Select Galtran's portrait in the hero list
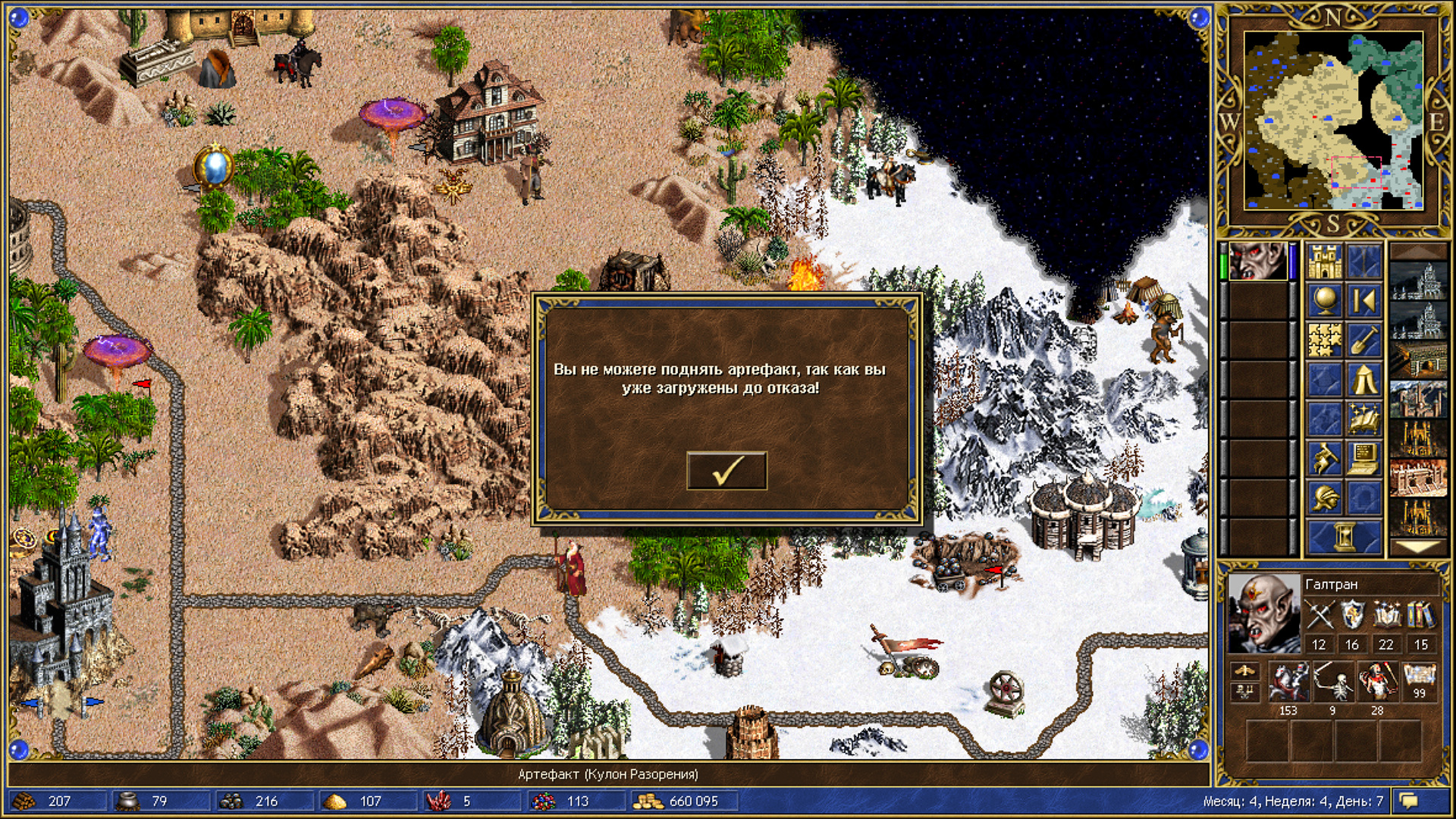The width and height of the screenshot is (1456, 819). click(1258, 261)
